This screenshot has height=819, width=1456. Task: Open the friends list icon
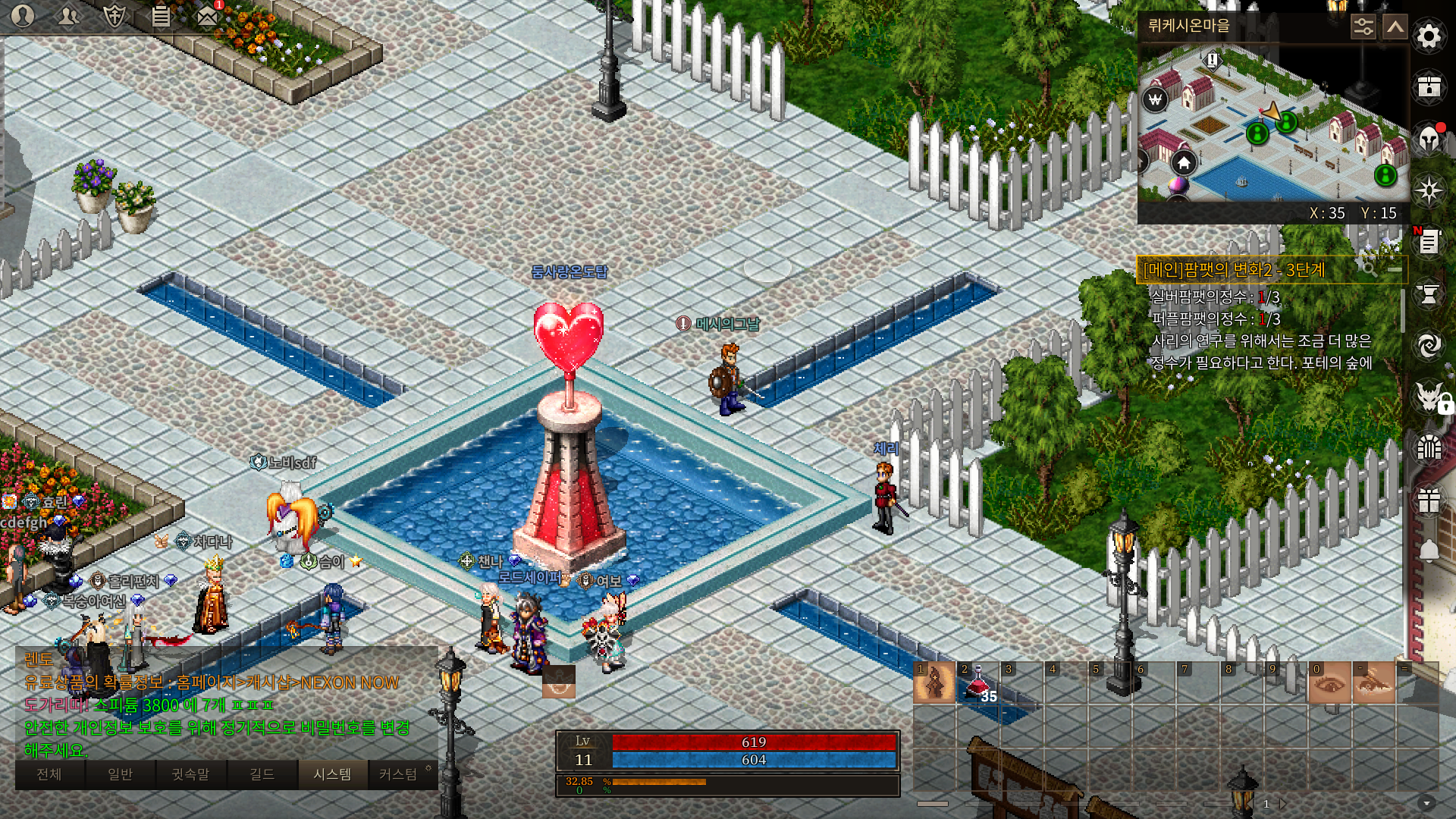68,15
